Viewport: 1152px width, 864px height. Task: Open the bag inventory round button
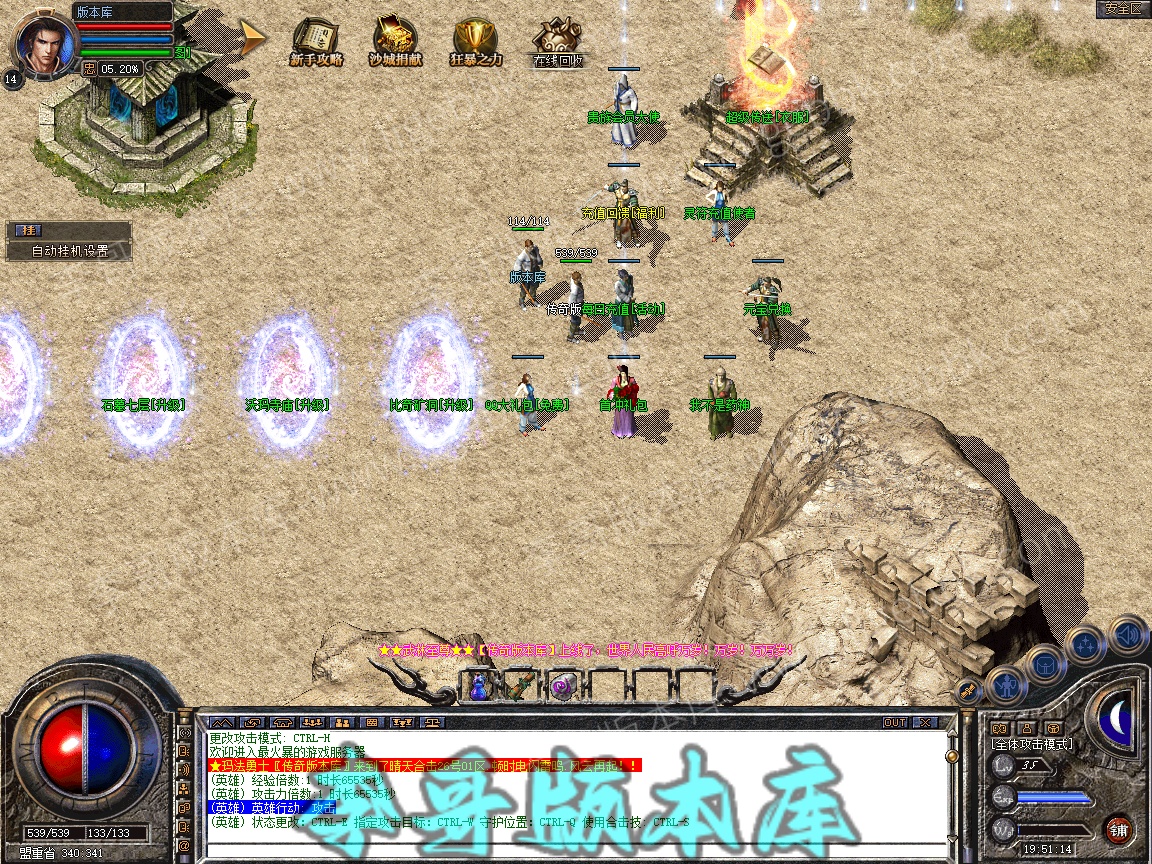pyautogui.click(x=1046, y=662)
